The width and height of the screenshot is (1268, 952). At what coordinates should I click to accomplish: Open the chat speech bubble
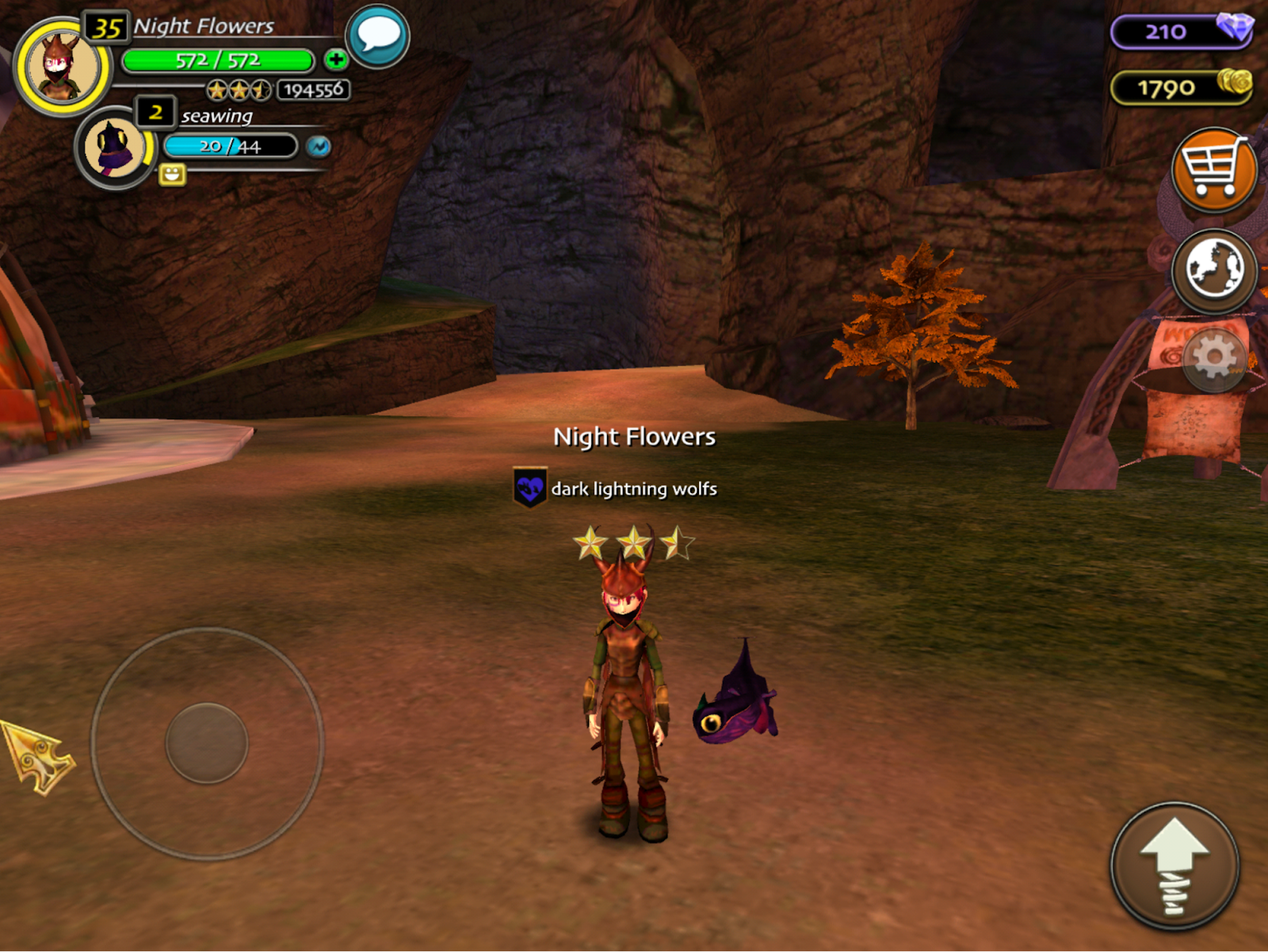click(x=378, y=36)
